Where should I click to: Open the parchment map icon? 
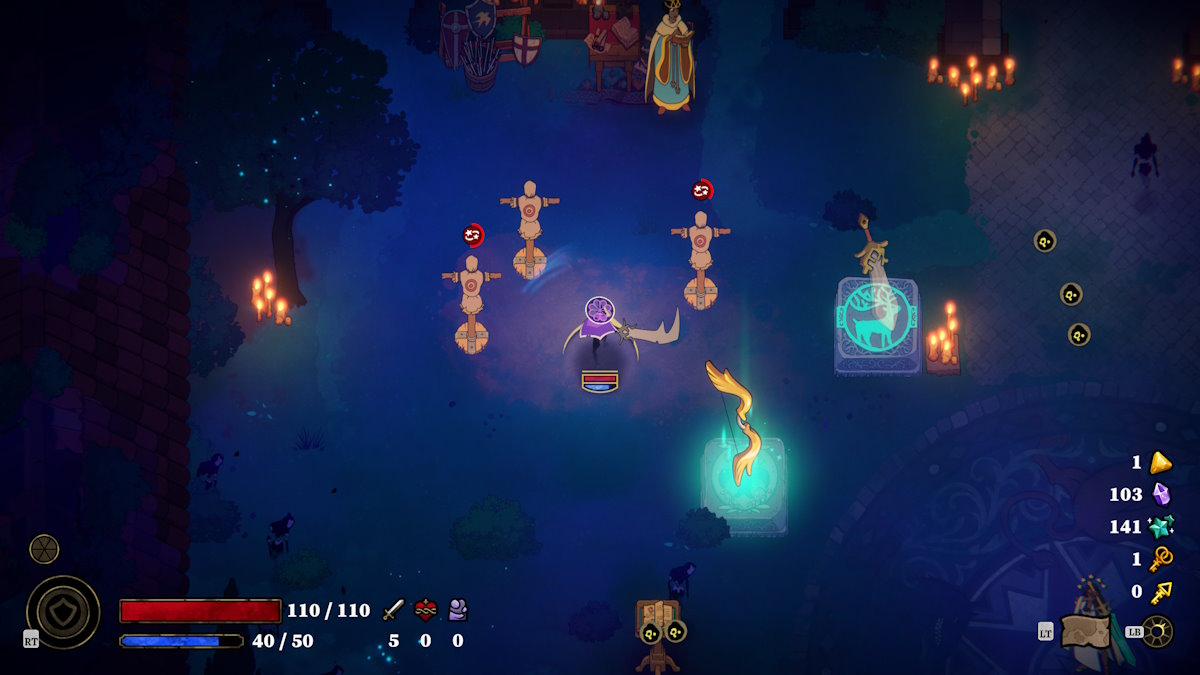[x=1085, y=631]
